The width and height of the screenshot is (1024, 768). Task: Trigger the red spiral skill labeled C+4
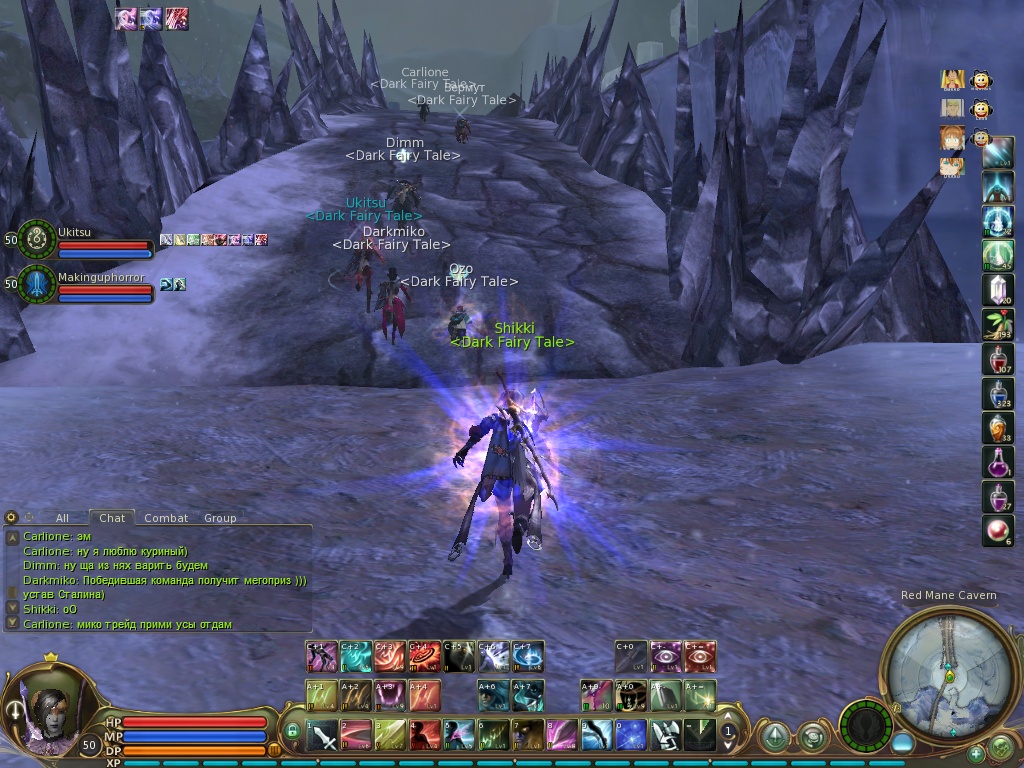point(424,656)
